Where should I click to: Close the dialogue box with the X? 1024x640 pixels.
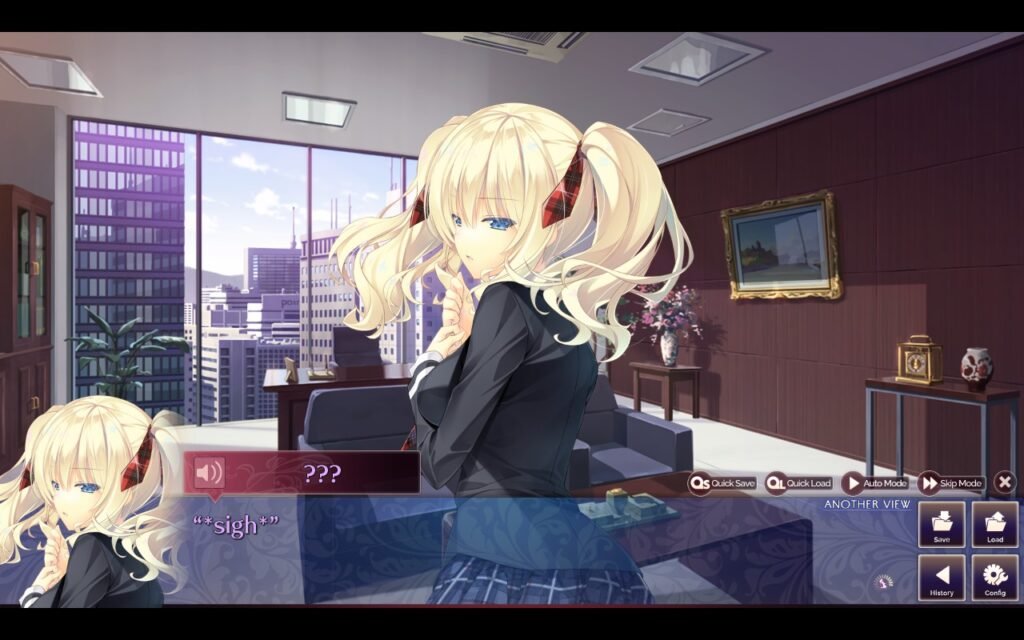1005,483
